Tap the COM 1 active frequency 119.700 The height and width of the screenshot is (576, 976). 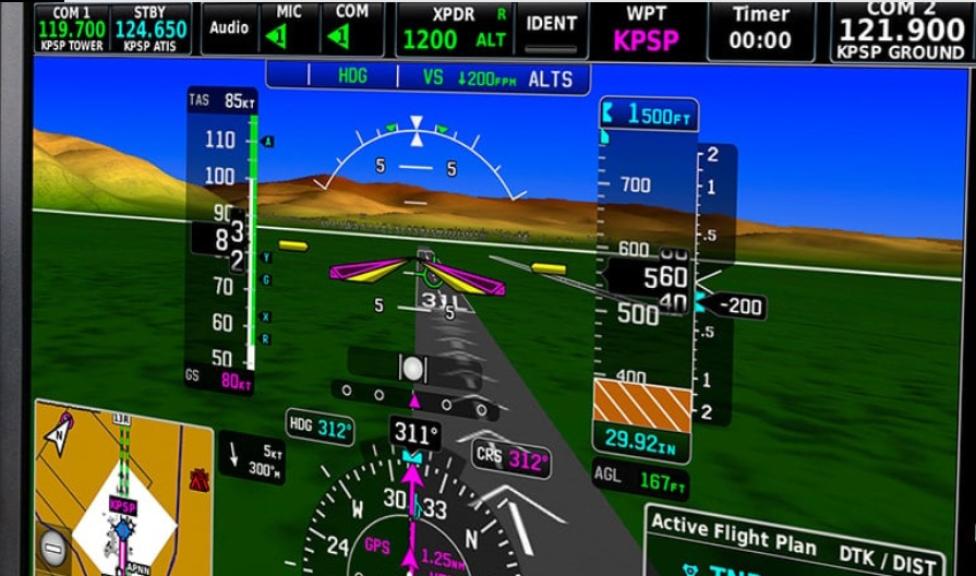pyautogui.click(x=71, y=30)
